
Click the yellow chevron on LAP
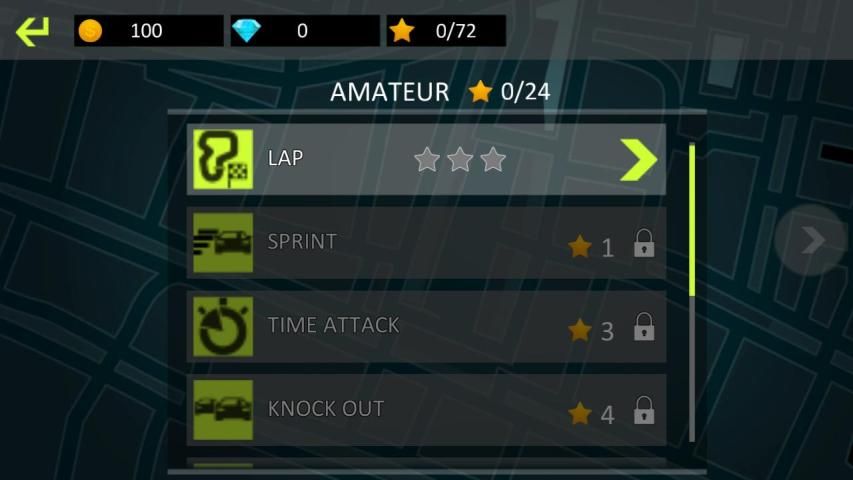click(x=637, y=160)
